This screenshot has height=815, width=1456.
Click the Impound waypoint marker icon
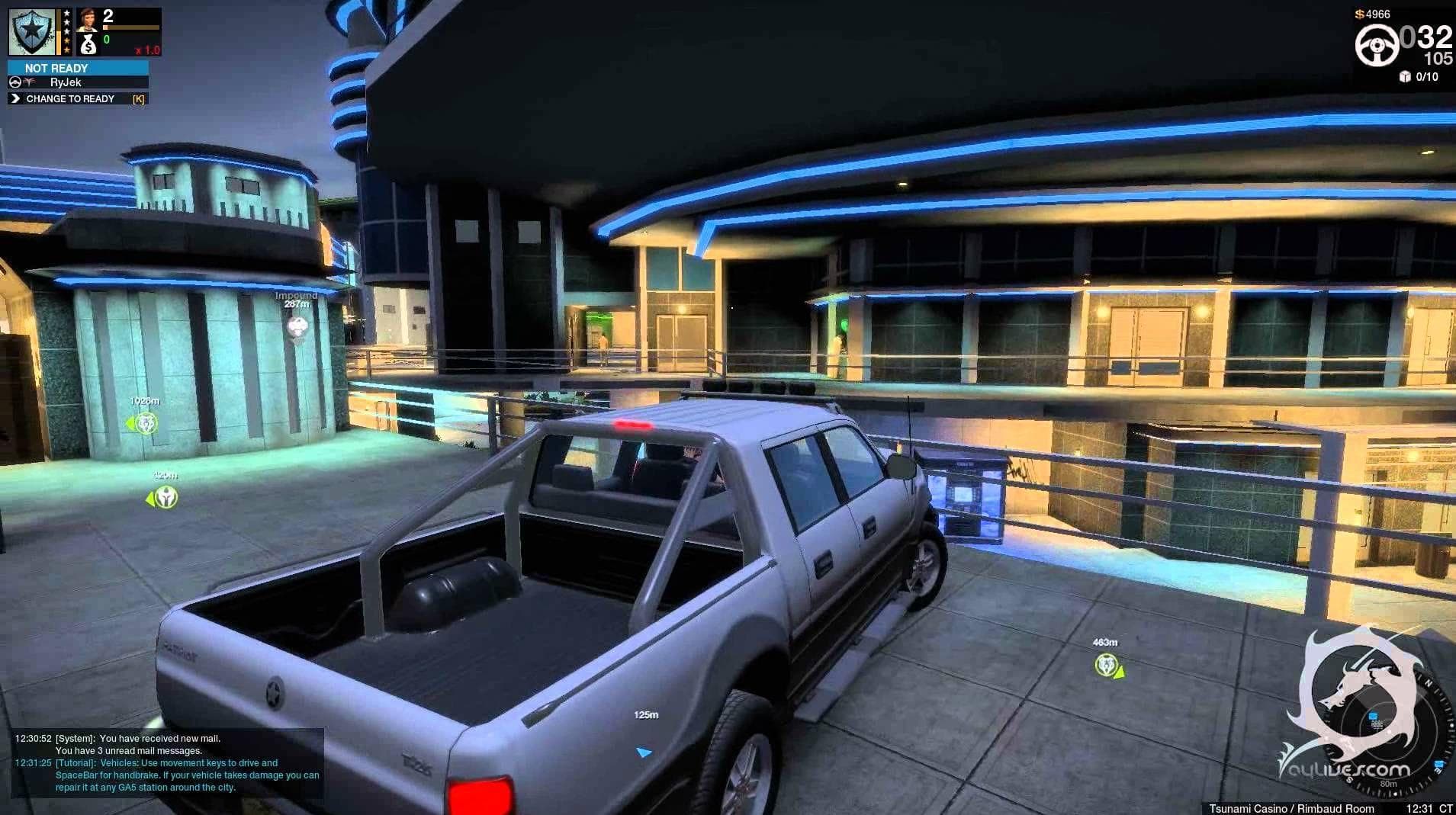click(296, 326)
